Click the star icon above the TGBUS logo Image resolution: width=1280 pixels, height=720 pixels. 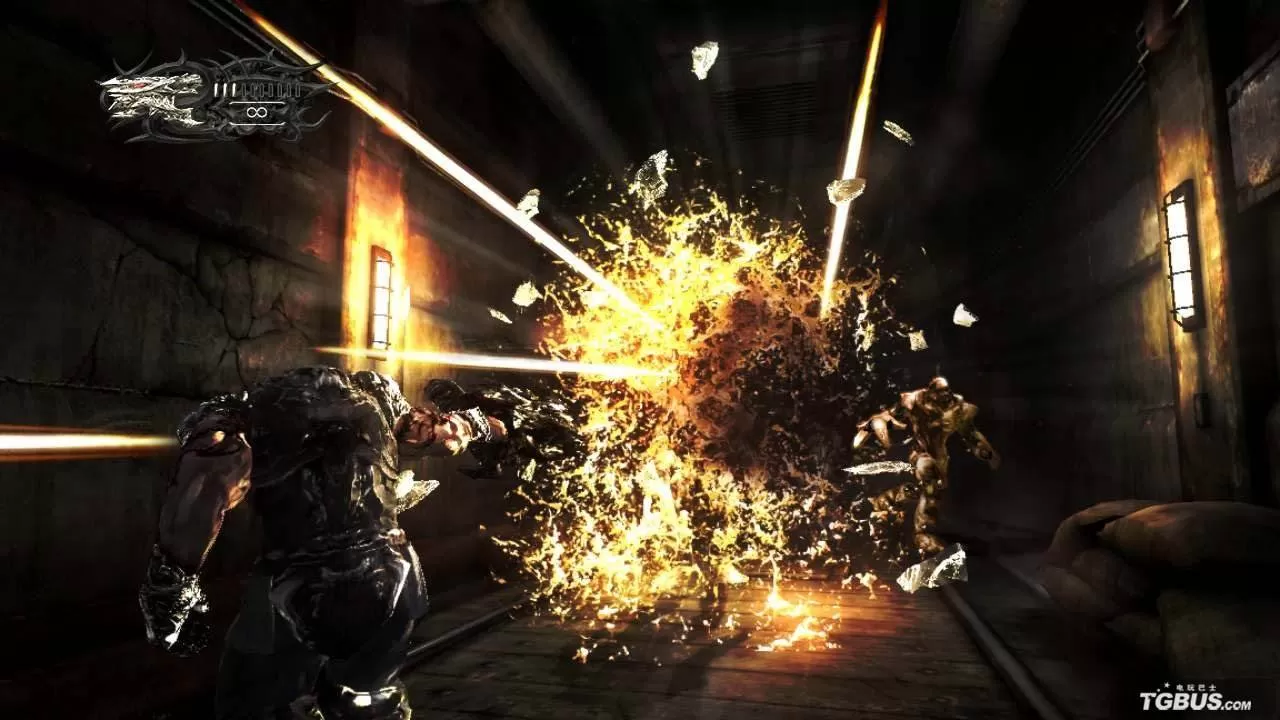coord(1167,685)
